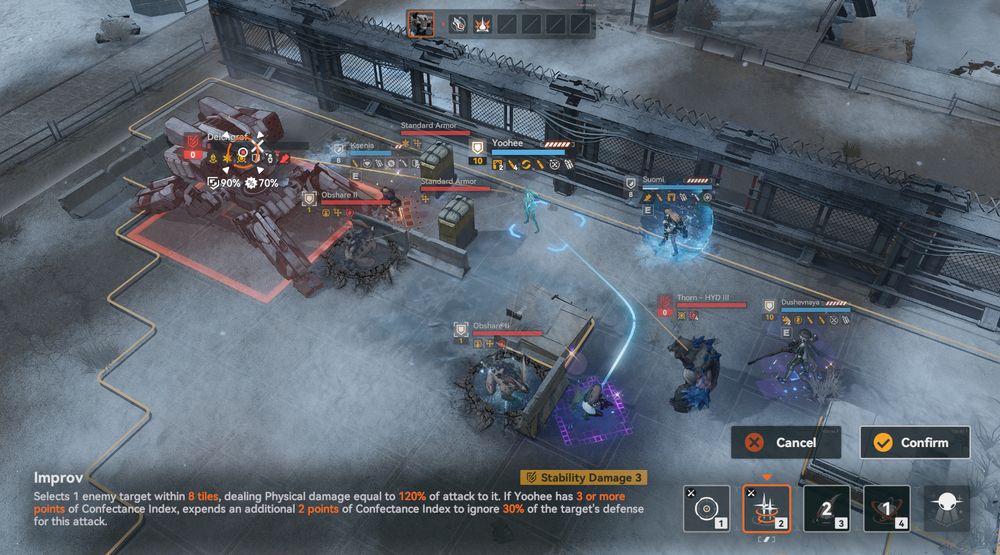Confirm the Improv attack

[915, 442]
